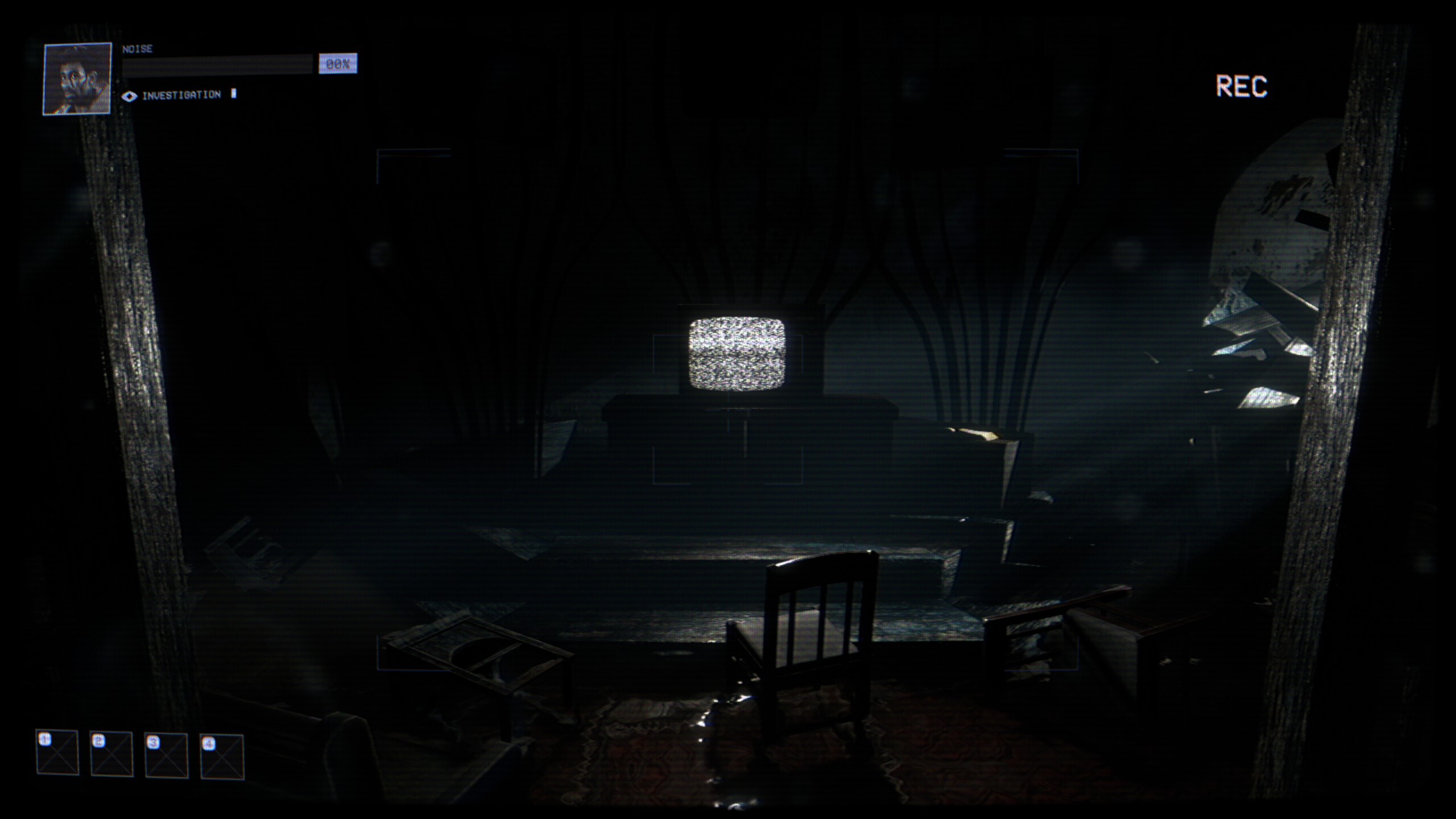Screen dimensions: 1456x819
Task: Expand the Noise meter details
Action: 227,63
